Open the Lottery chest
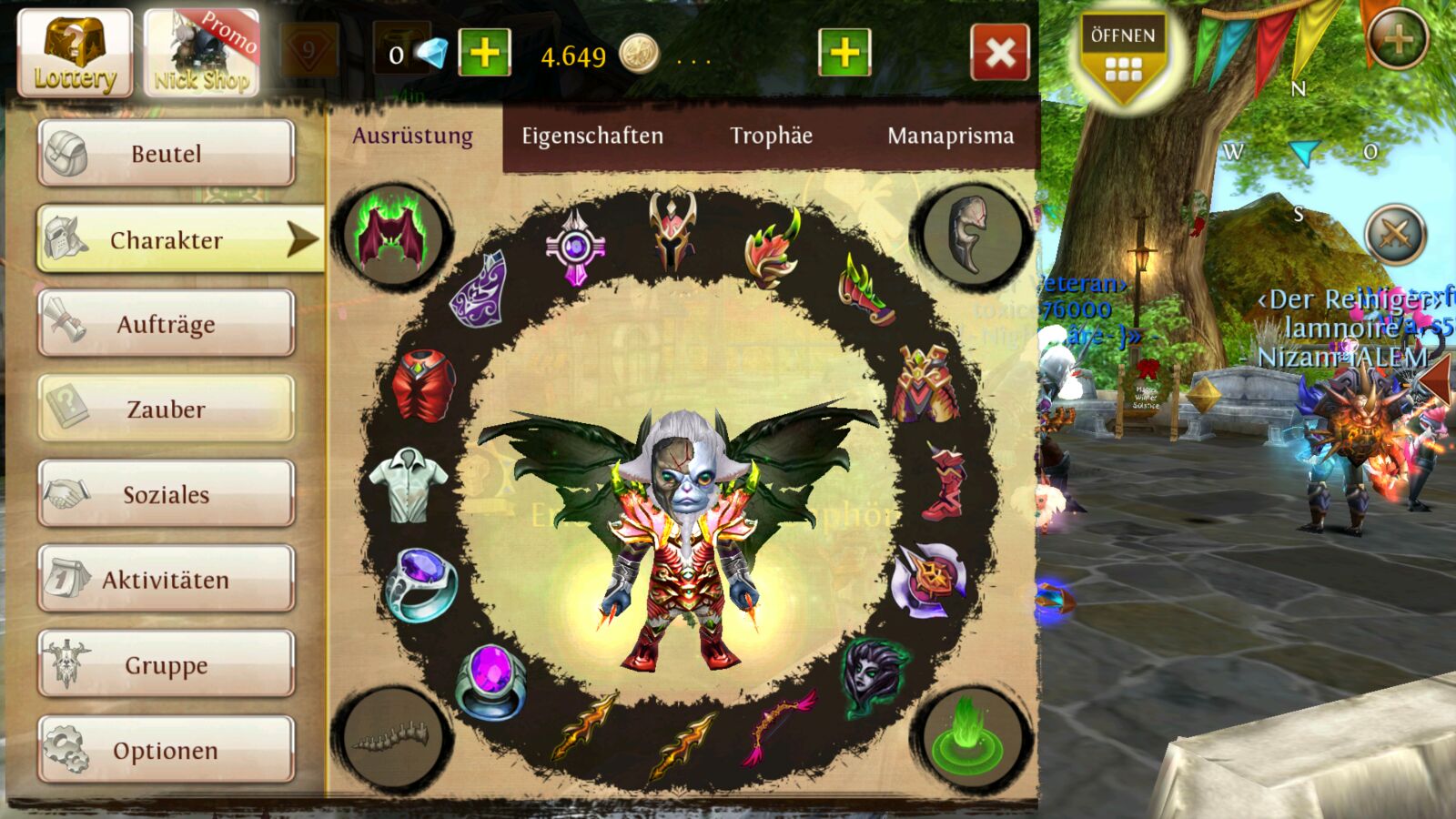Image resolution: width=1456 pixels, height=819 pixels. coord(75,53)
